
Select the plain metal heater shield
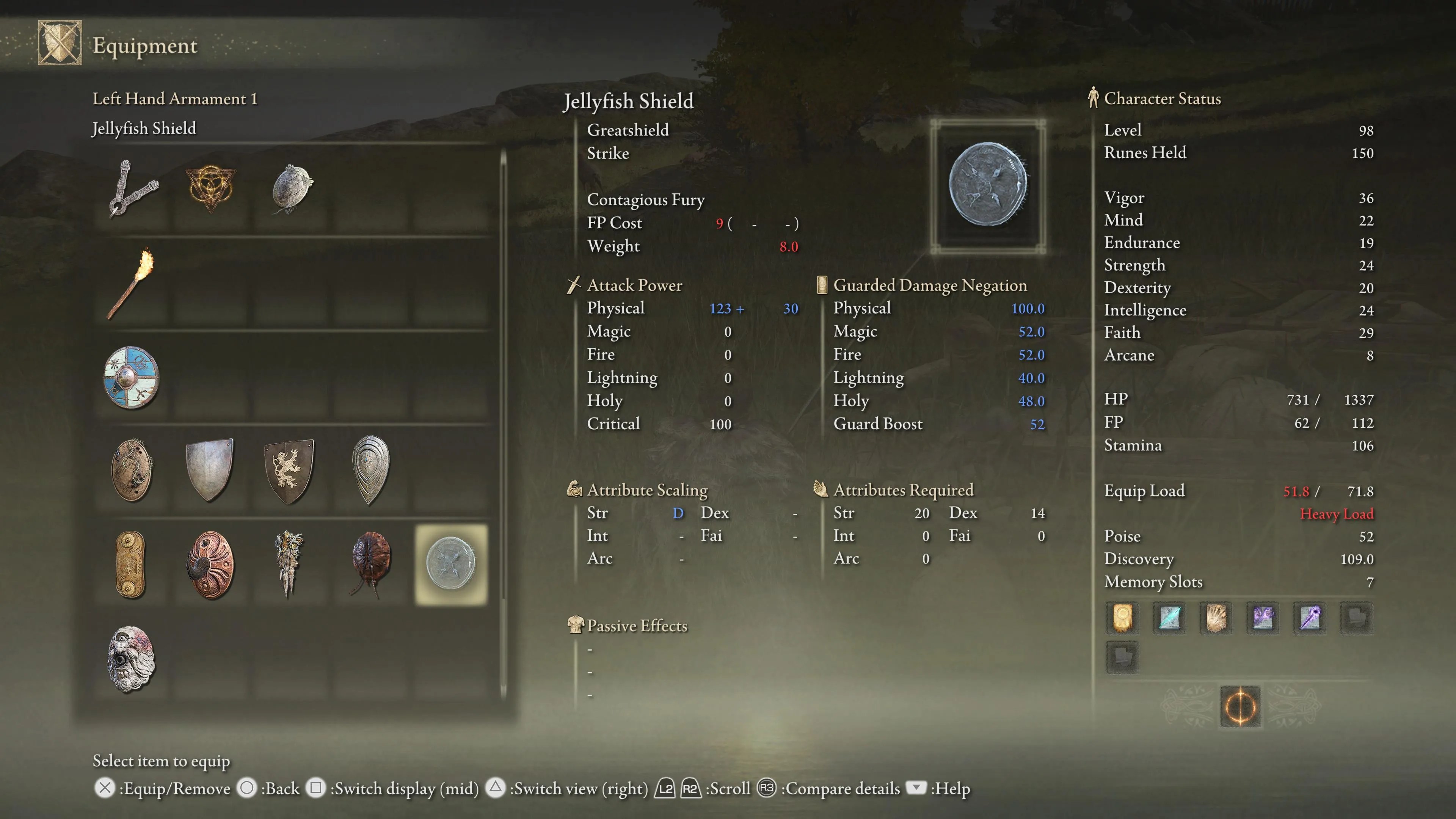[x=209, y=470]
